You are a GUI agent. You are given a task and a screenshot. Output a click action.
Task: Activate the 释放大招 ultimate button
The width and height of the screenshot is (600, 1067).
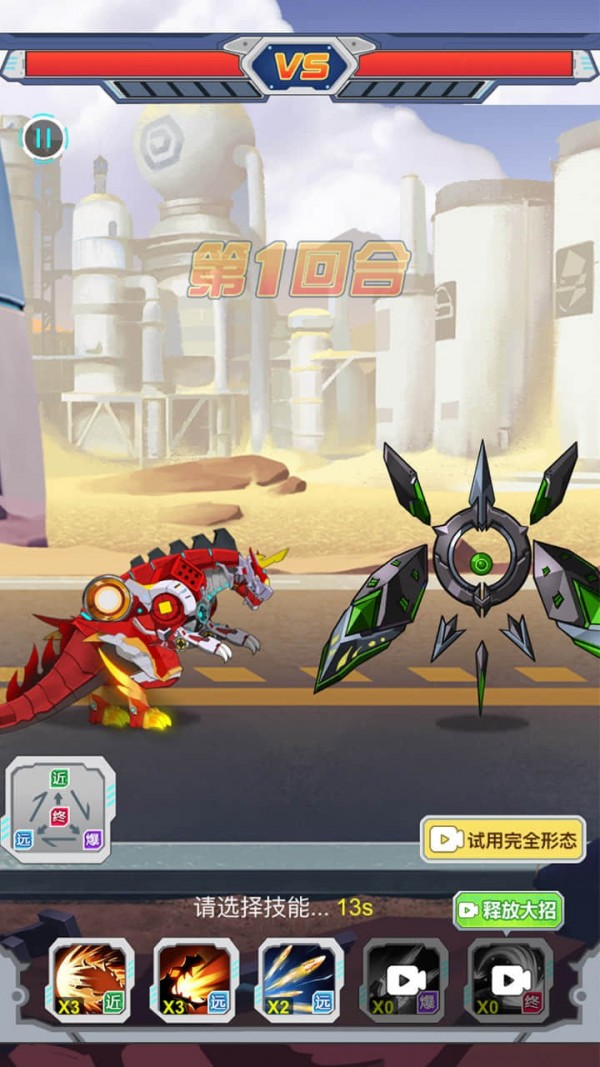(x=508, y=911)
